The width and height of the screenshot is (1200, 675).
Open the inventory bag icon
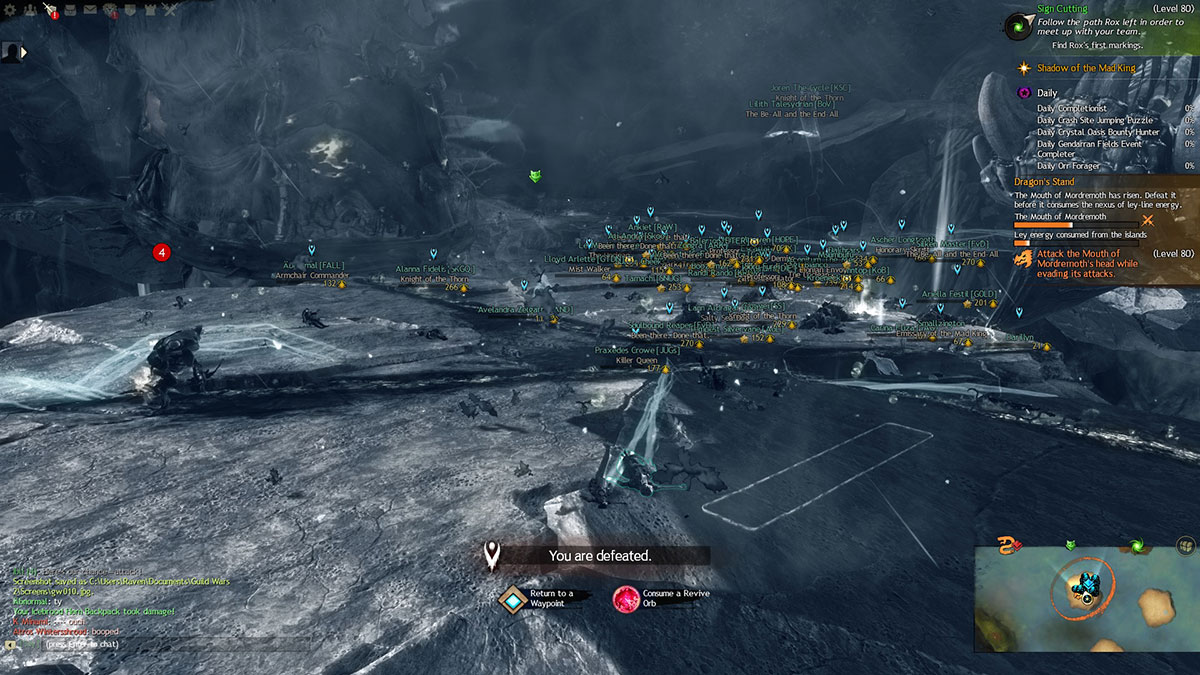[69, 10]
